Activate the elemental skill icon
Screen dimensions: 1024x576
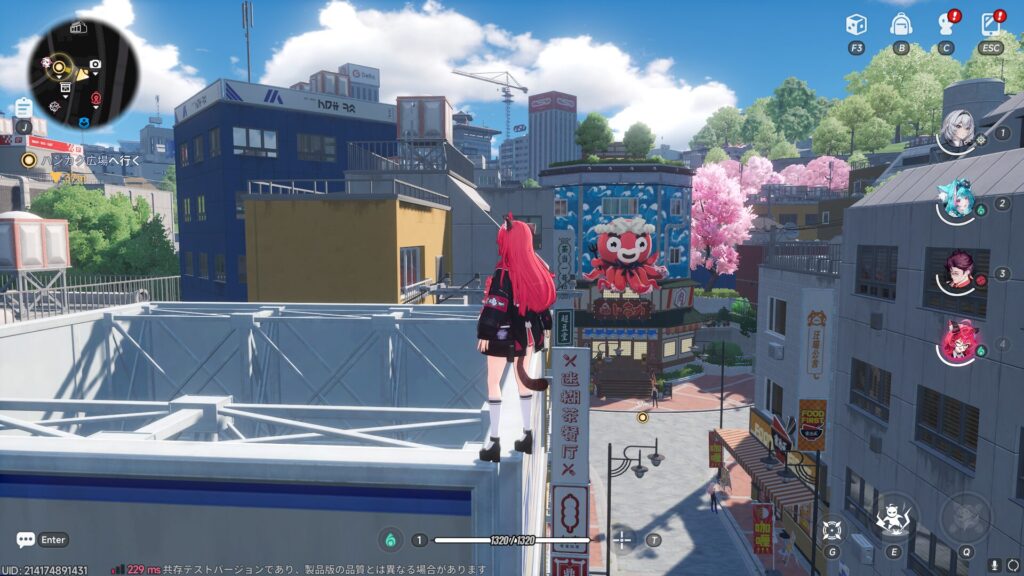[x=891, y=518]
